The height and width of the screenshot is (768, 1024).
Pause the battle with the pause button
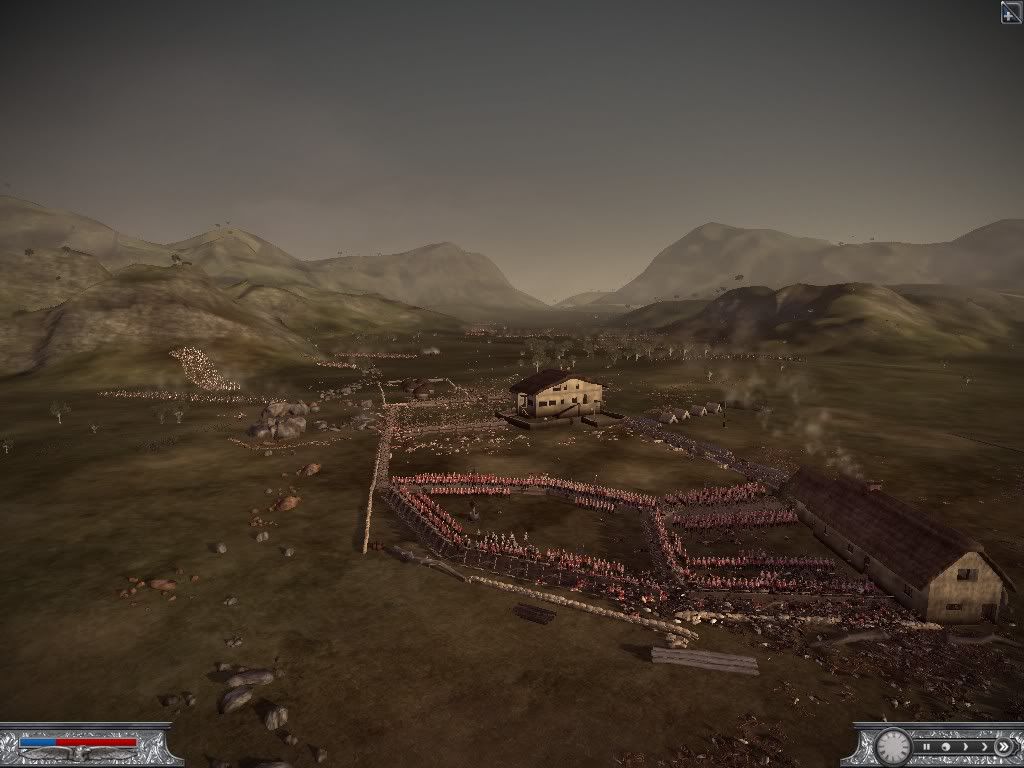(928, 746)
